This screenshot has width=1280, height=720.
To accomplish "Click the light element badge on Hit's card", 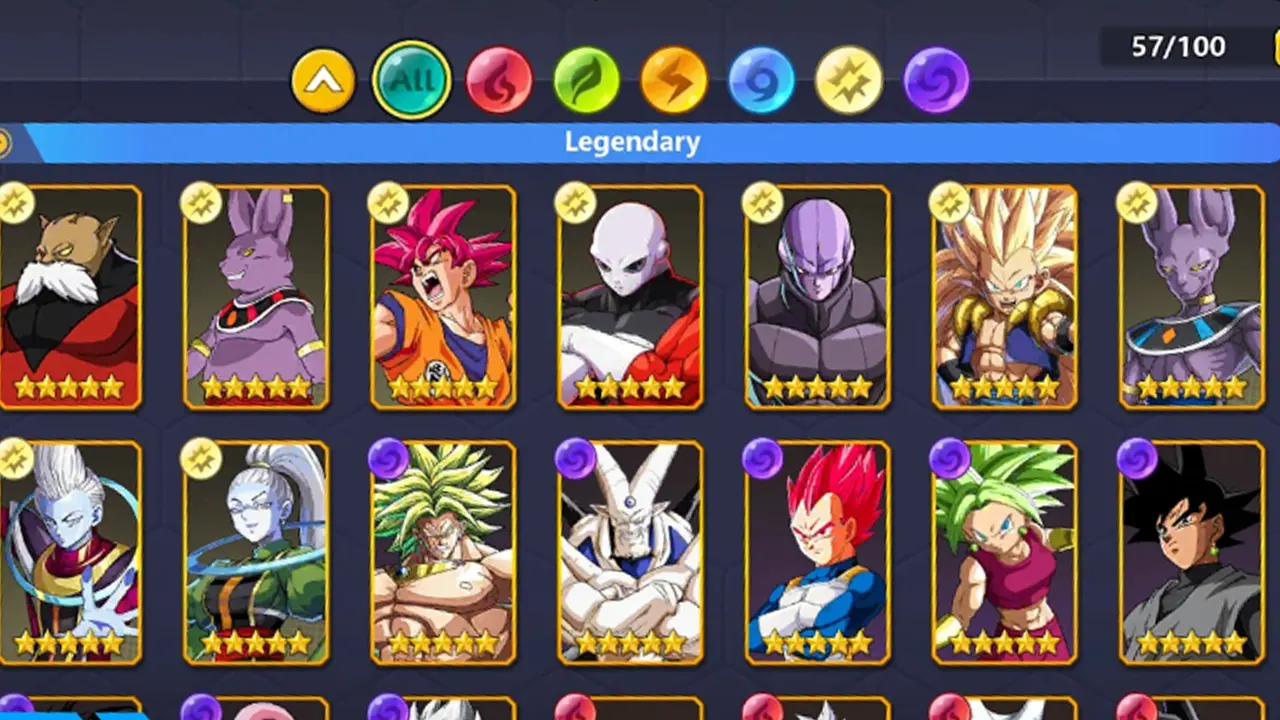I will (x=765, y=203).
